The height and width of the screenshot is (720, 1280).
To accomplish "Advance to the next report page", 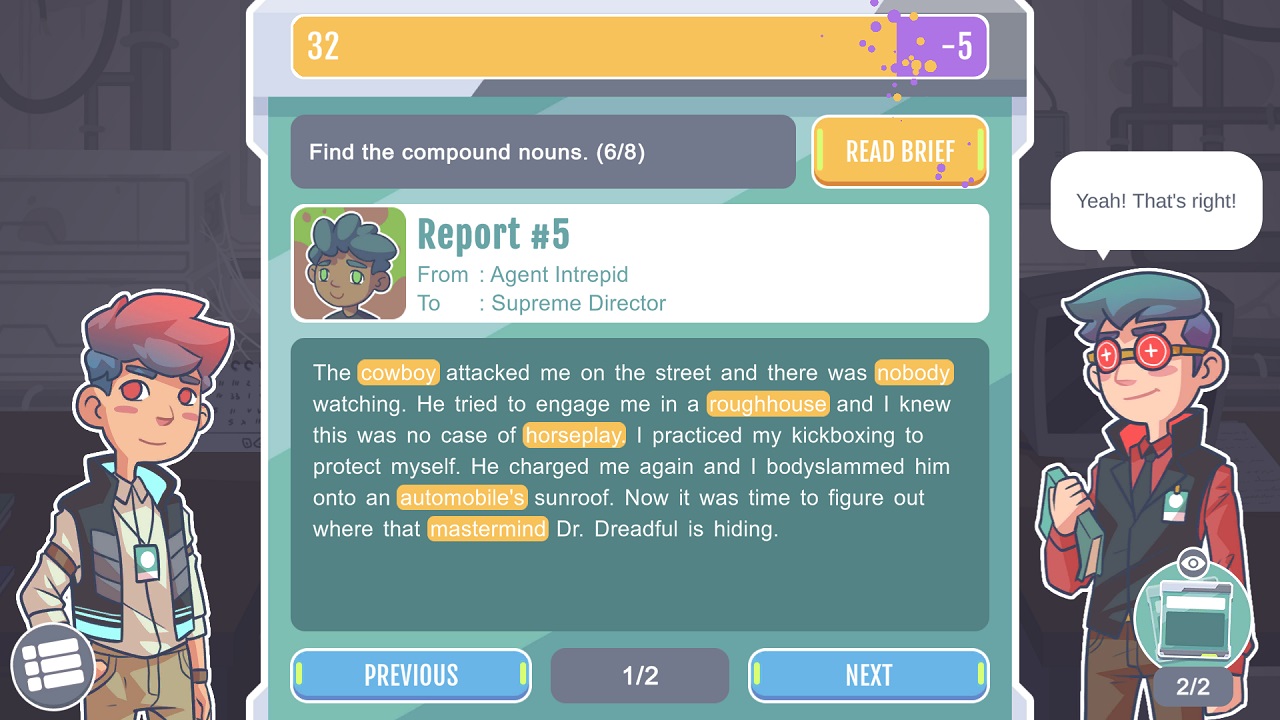I will pos(868,675).
